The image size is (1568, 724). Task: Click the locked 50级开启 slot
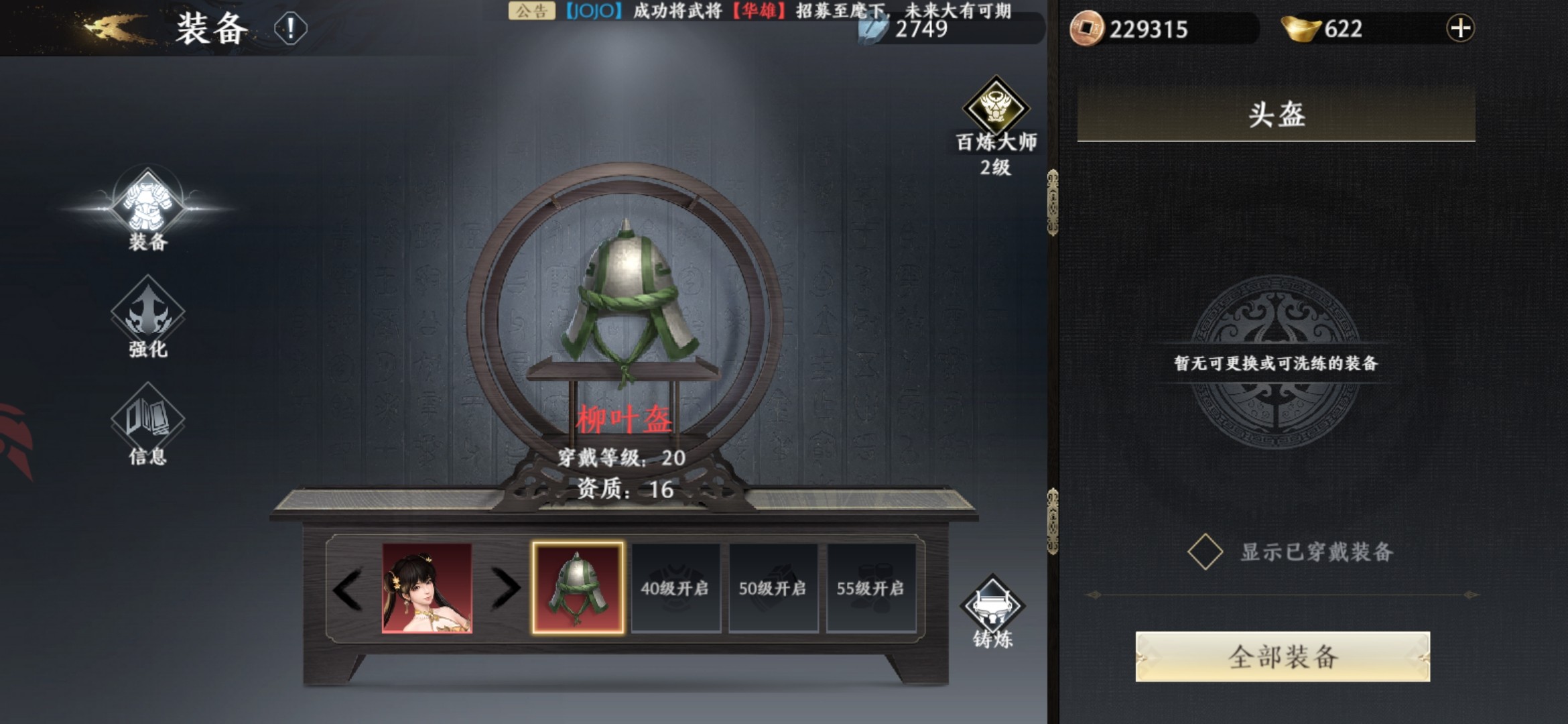[x=773, y=588]
